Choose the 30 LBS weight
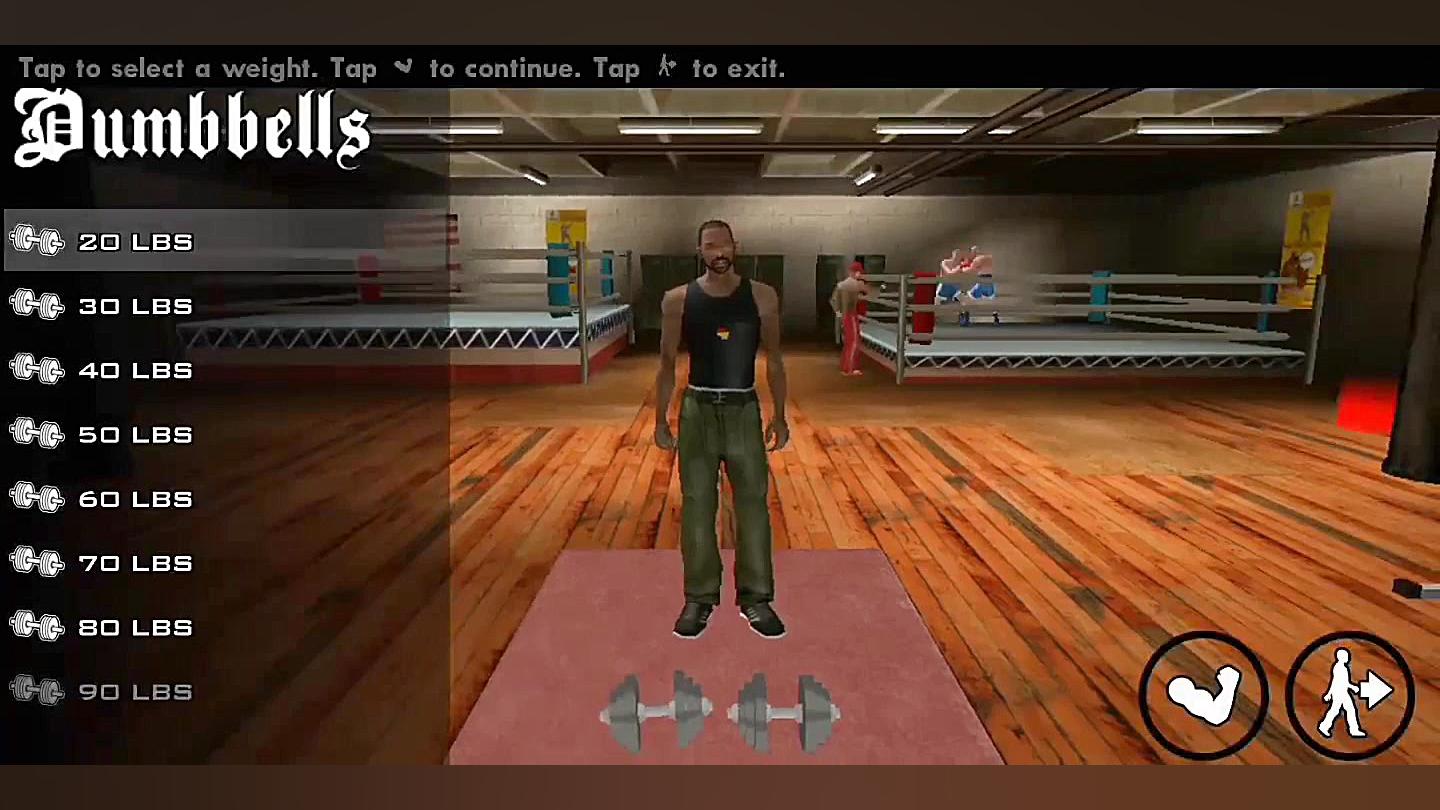 [135, 306]
